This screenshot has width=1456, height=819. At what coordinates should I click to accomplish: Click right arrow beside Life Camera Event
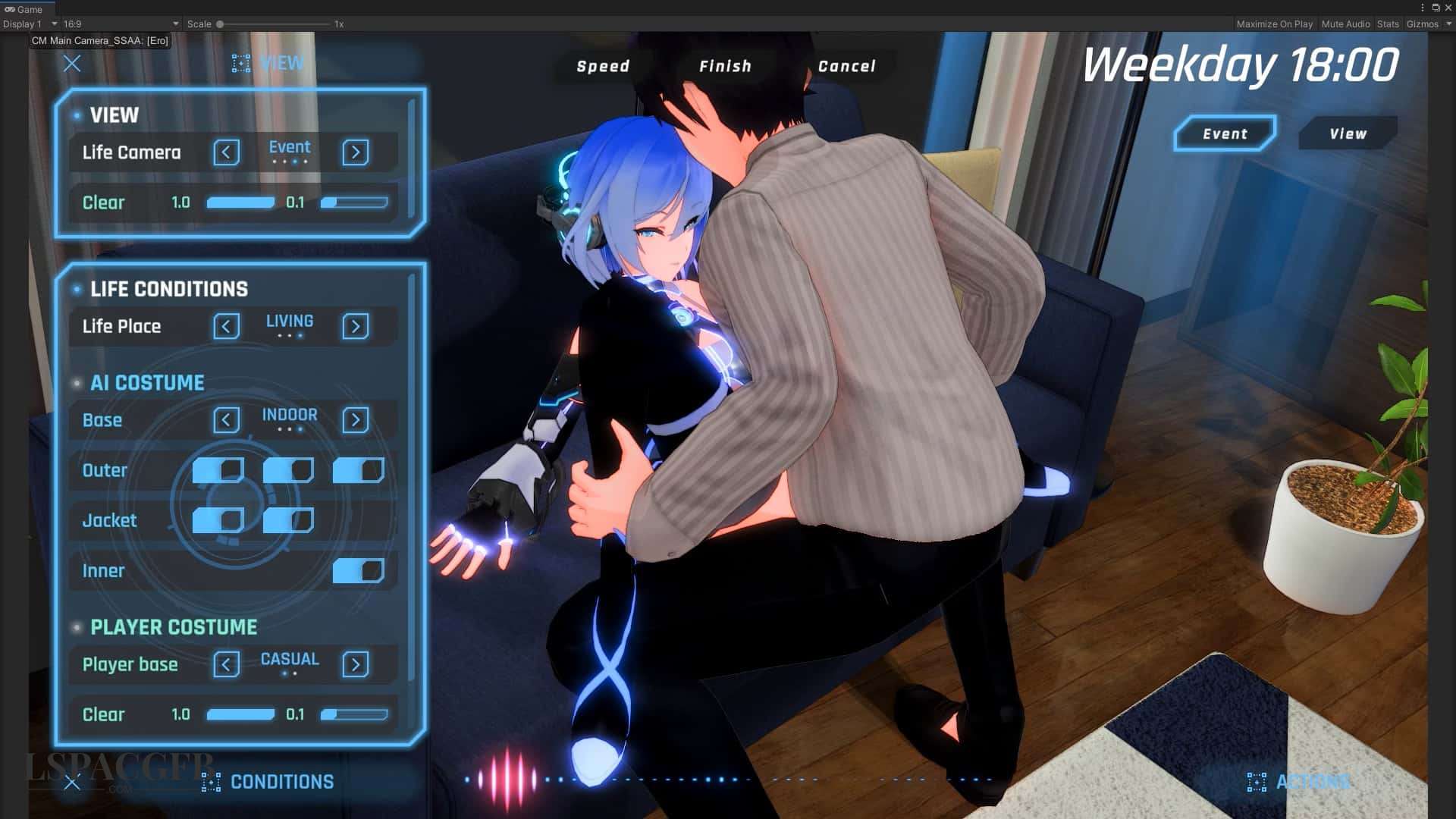pos(355,152)
